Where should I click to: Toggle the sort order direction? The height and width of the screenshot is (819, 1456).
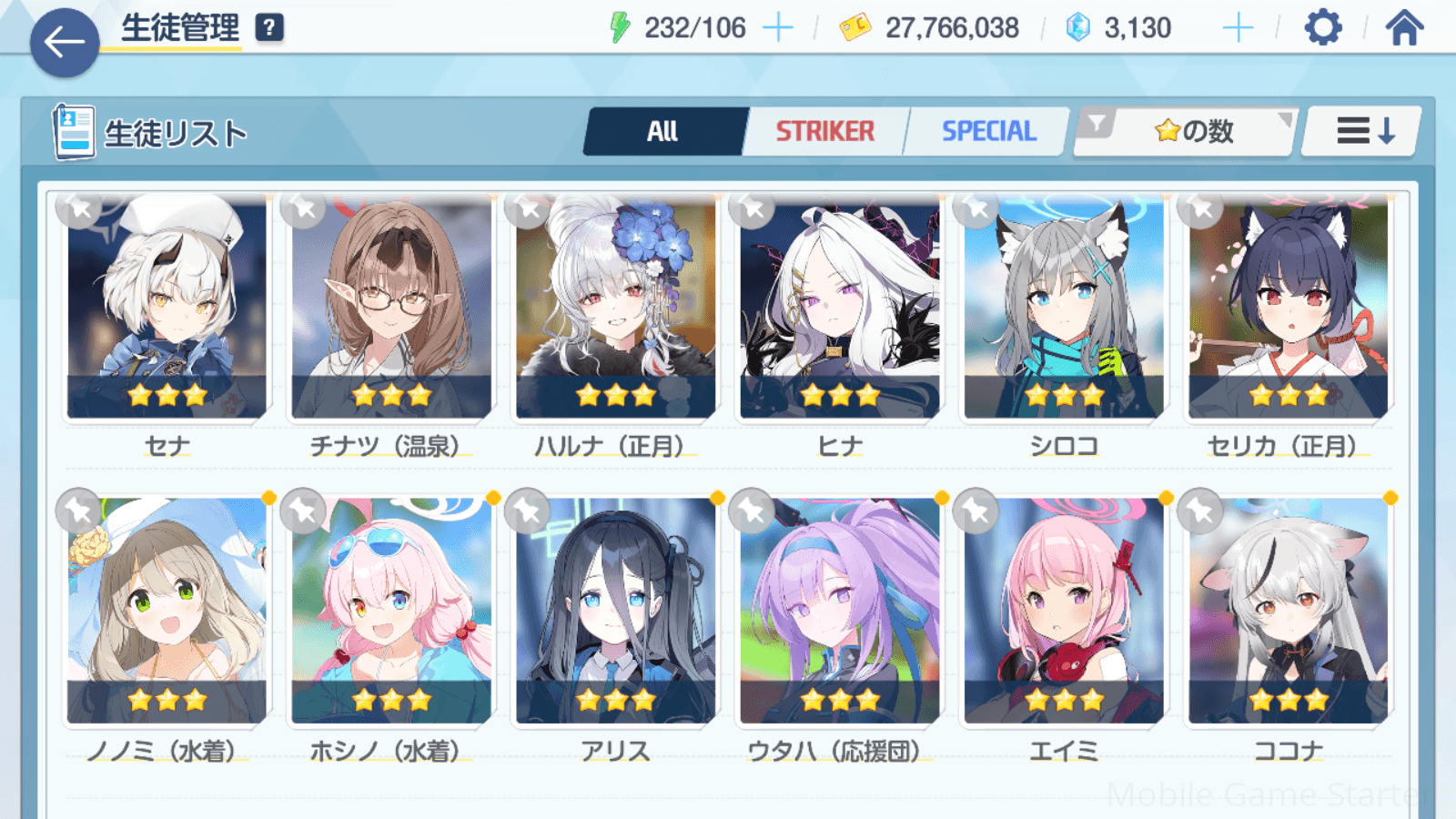tap(1363, 132)
